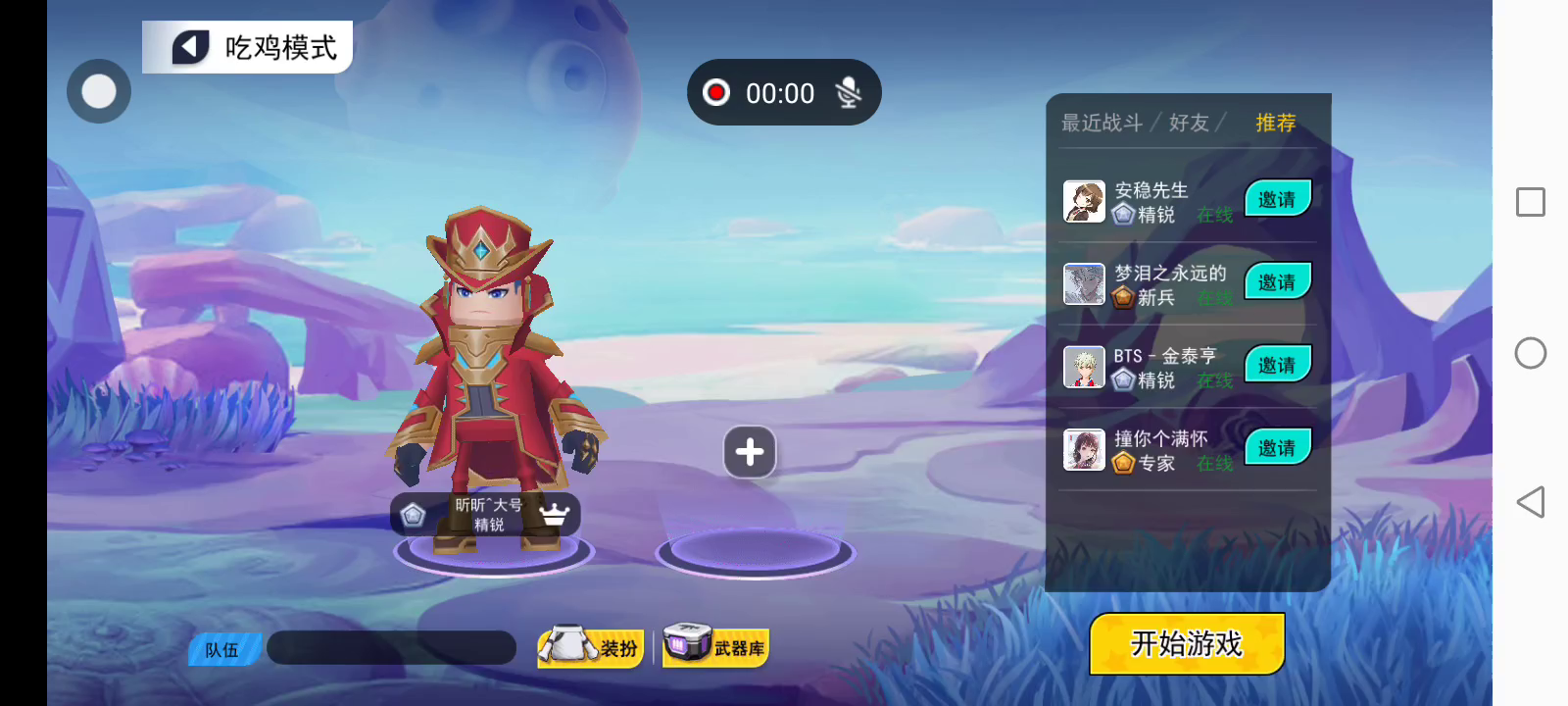Invite BTS - 金泰亨 to squad
The image size is (1568, 706).
(1277, 365)
